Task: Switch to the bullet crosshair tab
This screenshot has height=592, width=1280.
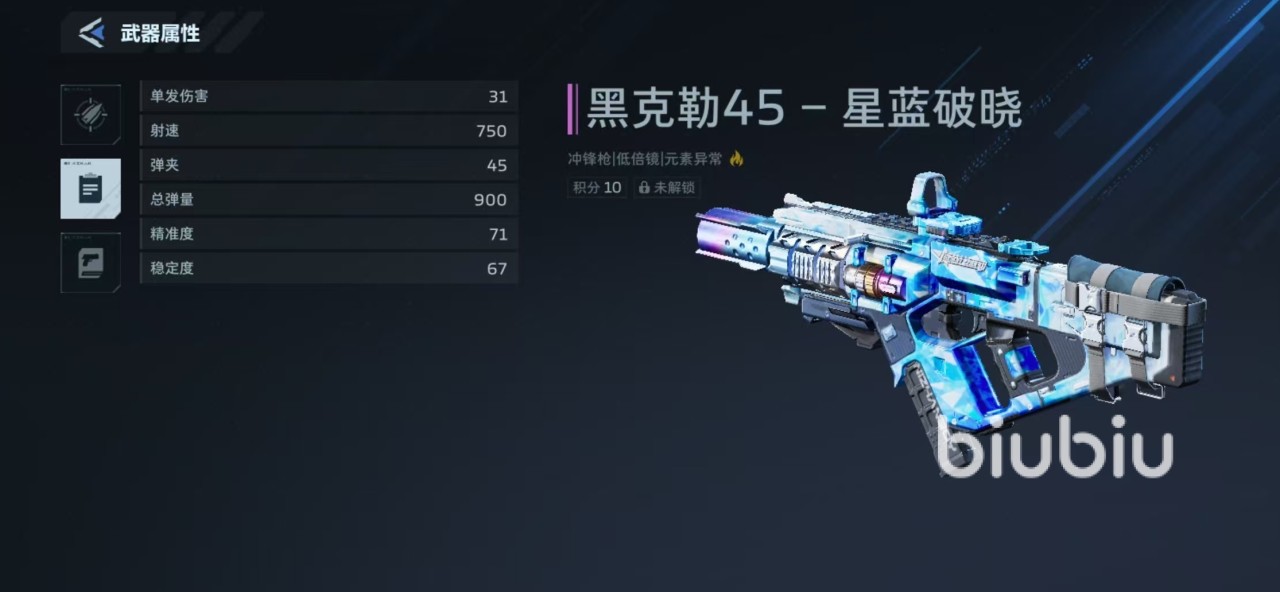Action: pos(90,115)
